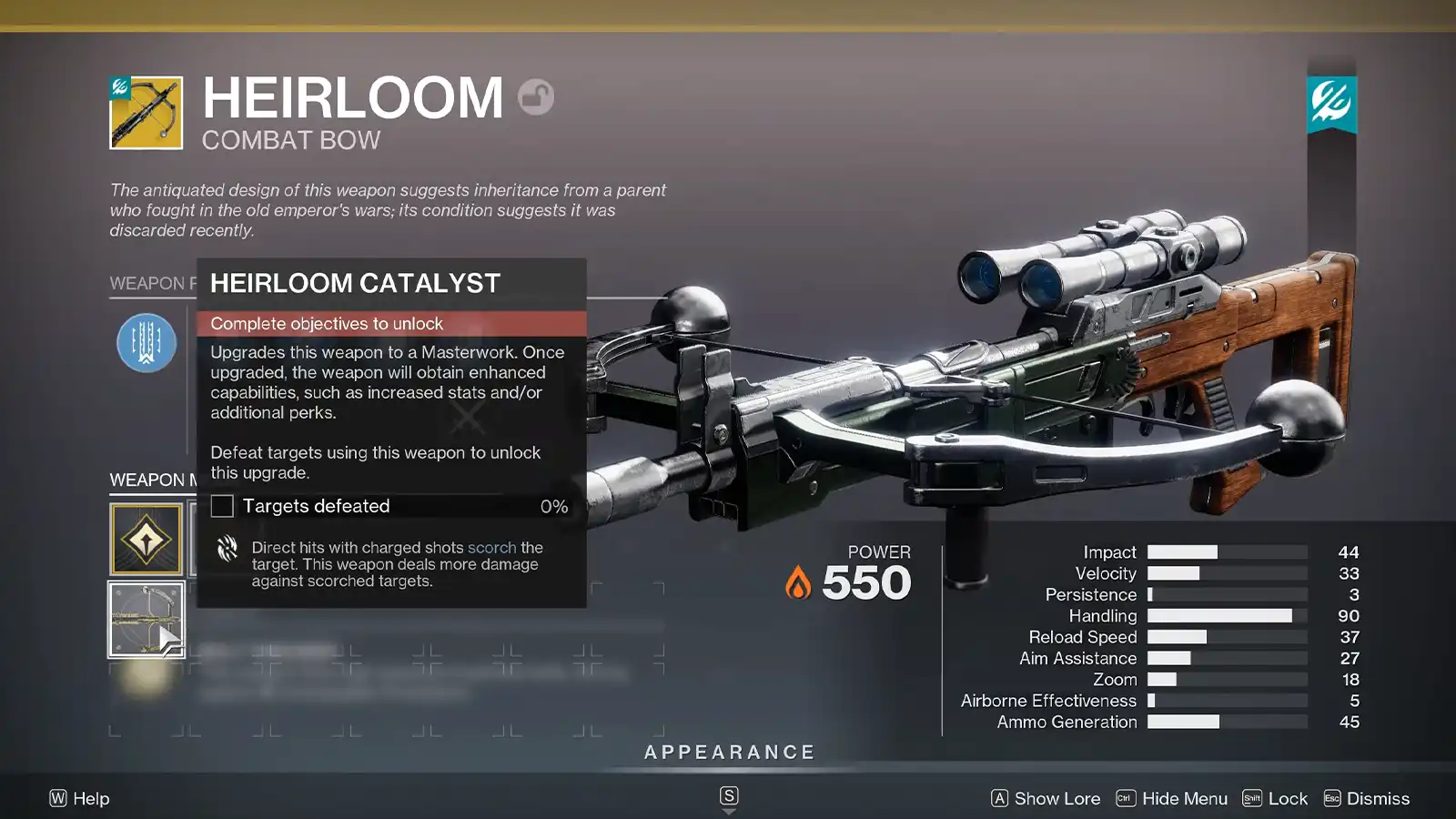Viewport: 1456px width, 819px height.
Task: Click Help in the bottom-left corner
Action: click(79, 798)
